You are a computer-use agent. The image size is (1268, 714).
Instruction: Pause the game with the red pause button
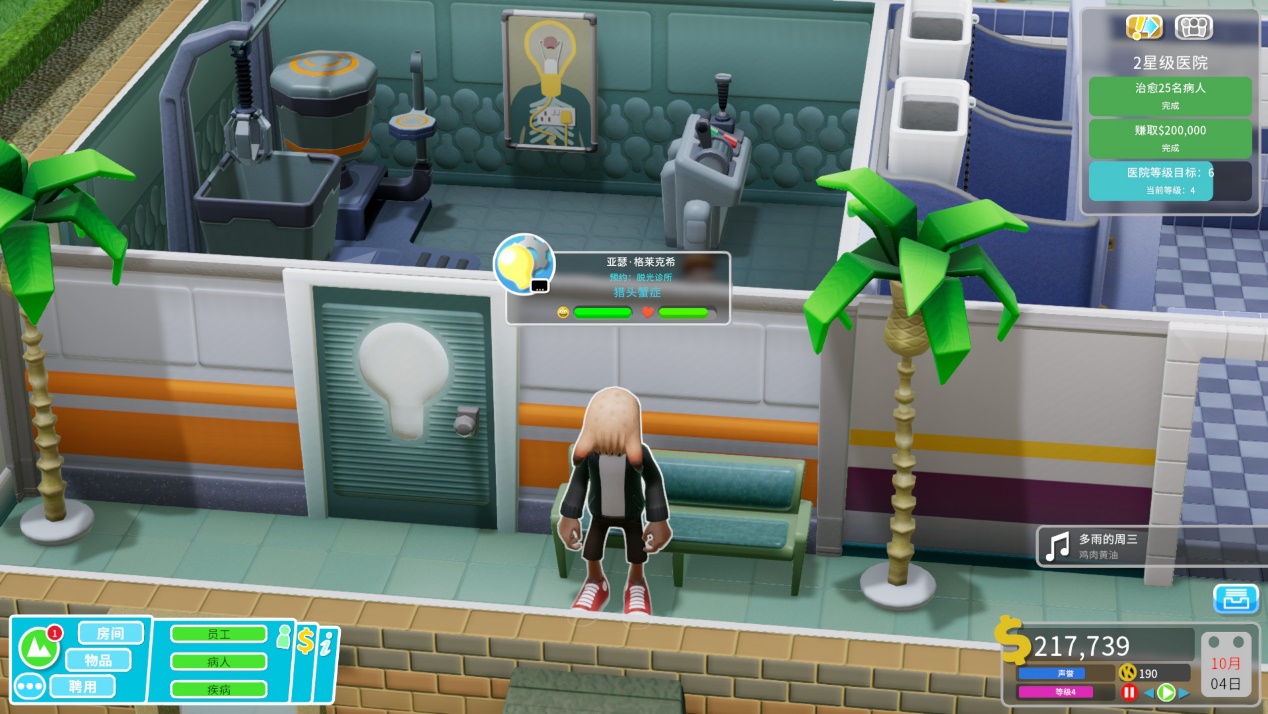pyautogui.click(x=1129, y=692)
